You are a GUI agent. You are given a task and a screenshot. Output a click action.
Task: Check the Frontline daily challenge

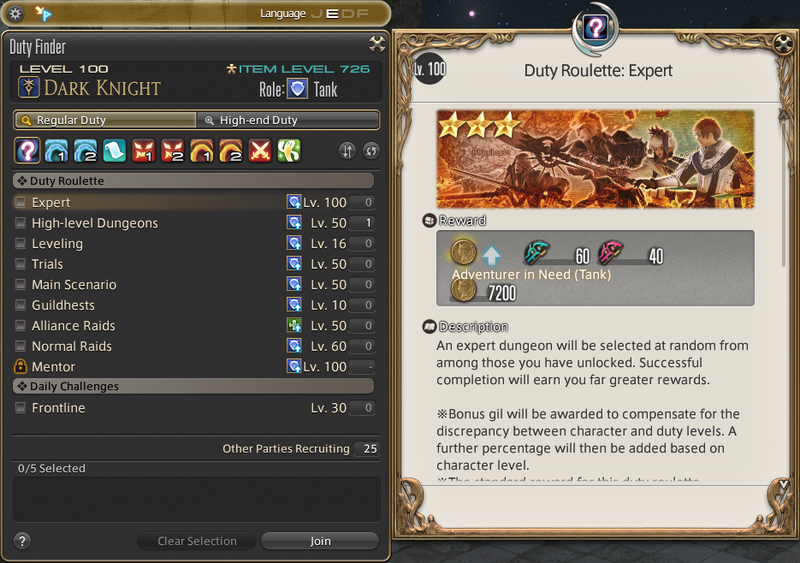[x=20, y=408]
